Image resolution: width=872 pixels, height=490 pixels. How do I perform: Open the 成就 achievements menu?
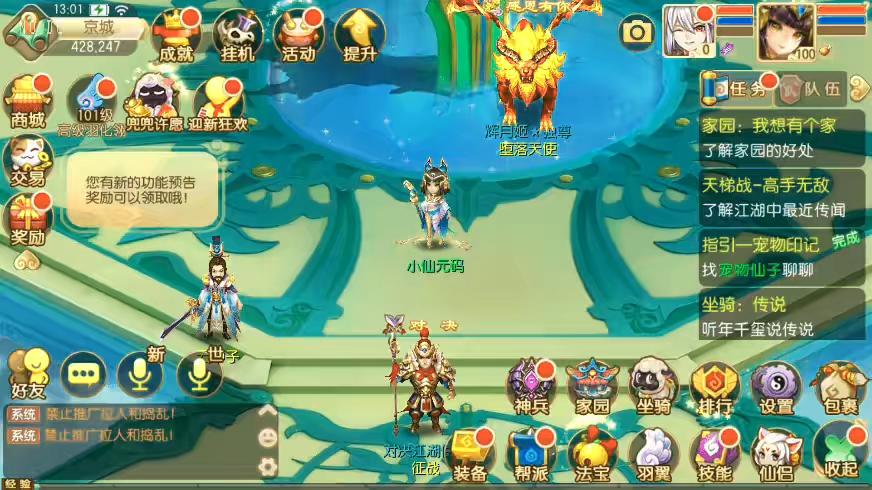[x=176, y=37]
